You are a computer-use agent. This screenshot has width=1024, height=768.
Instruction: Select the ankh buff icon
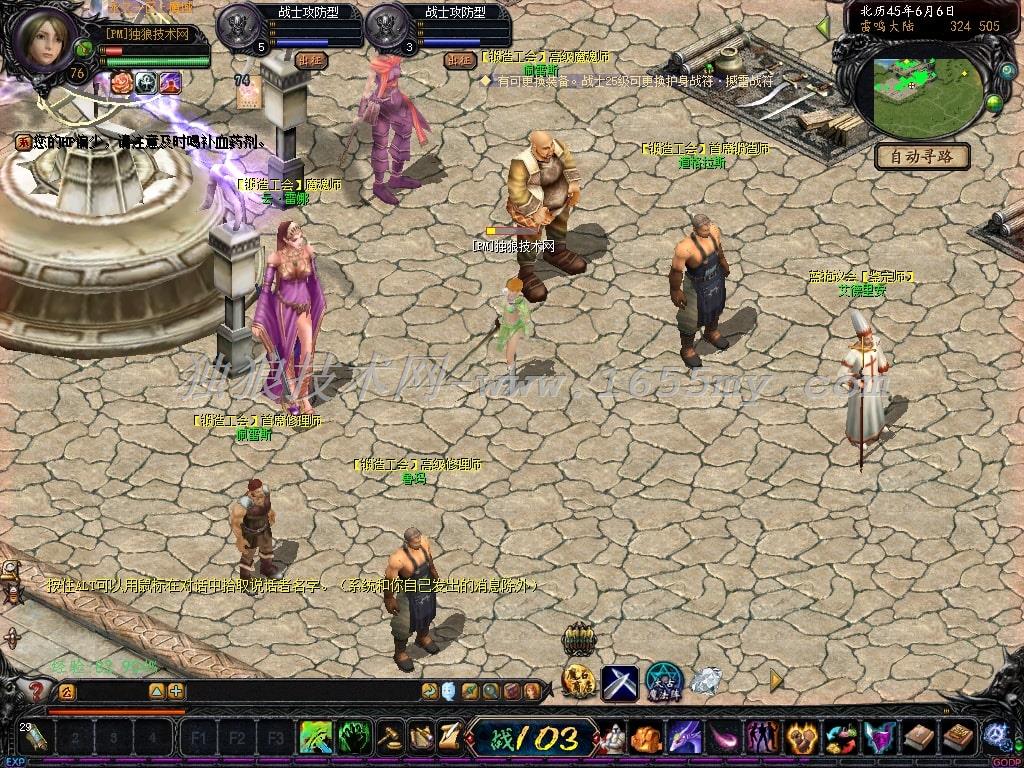click(x=146, y=83)
